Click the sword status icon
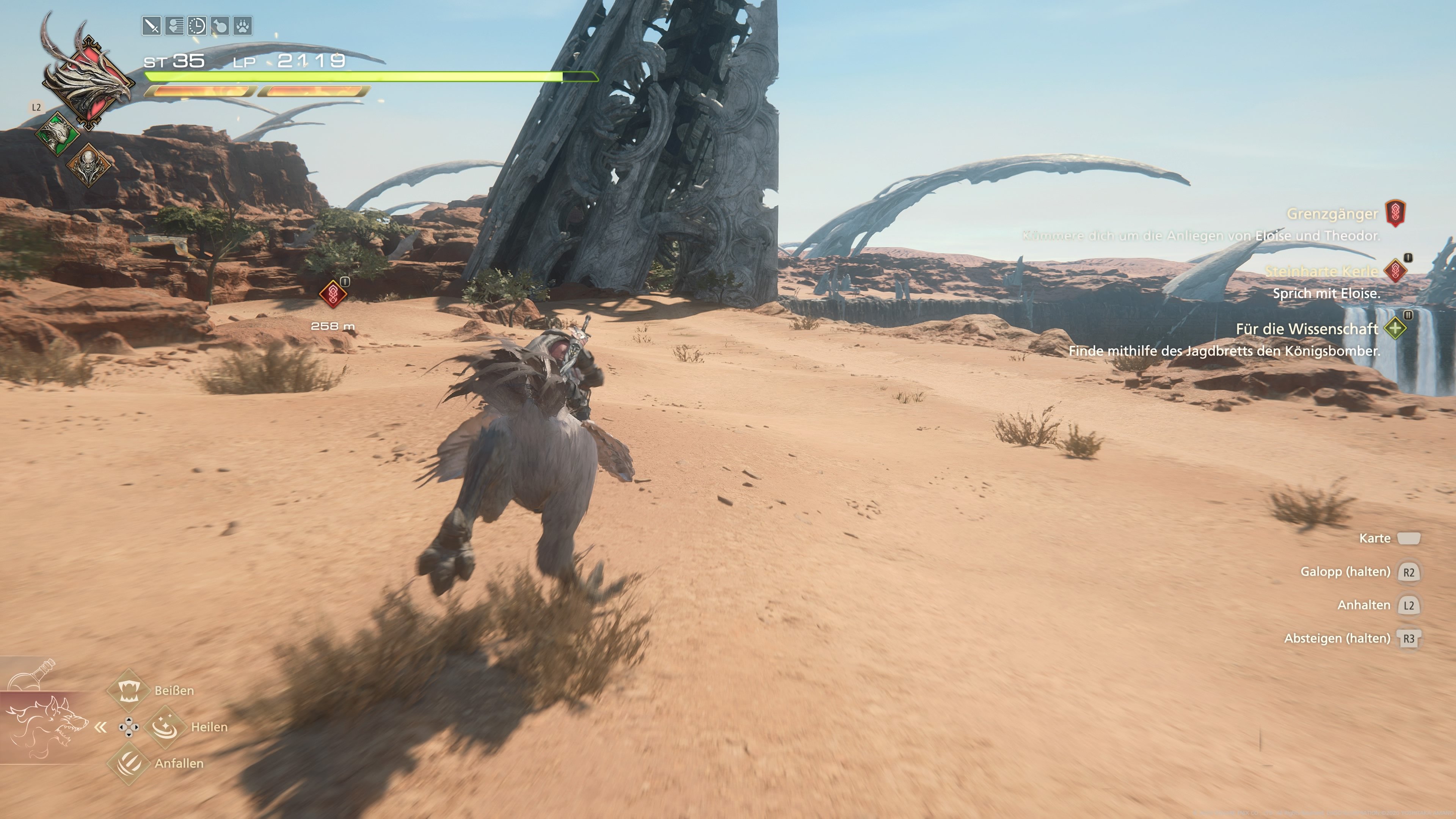 (x=152, y=26)
